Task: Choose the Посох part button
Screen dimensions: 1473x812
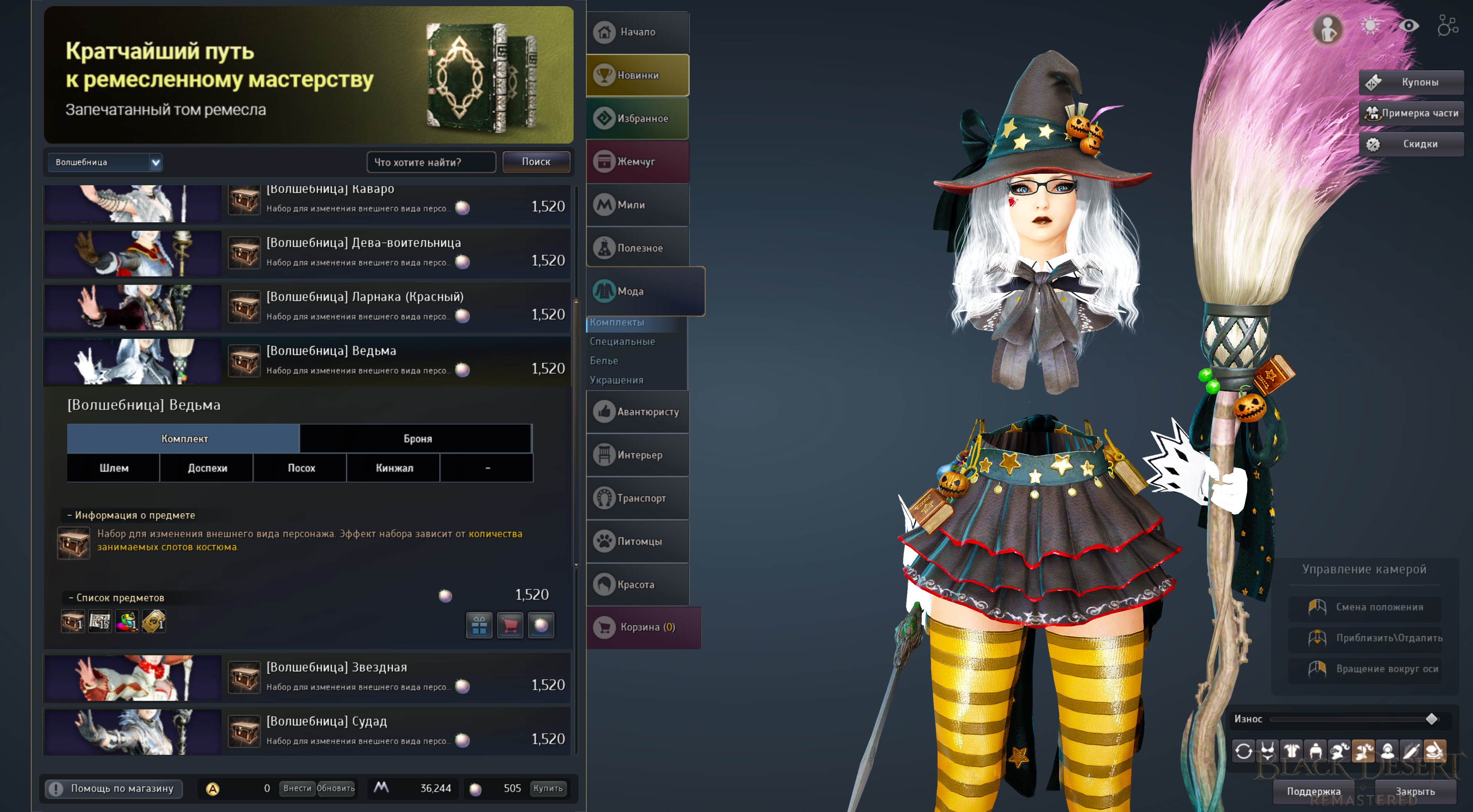Action: point(301,468)
